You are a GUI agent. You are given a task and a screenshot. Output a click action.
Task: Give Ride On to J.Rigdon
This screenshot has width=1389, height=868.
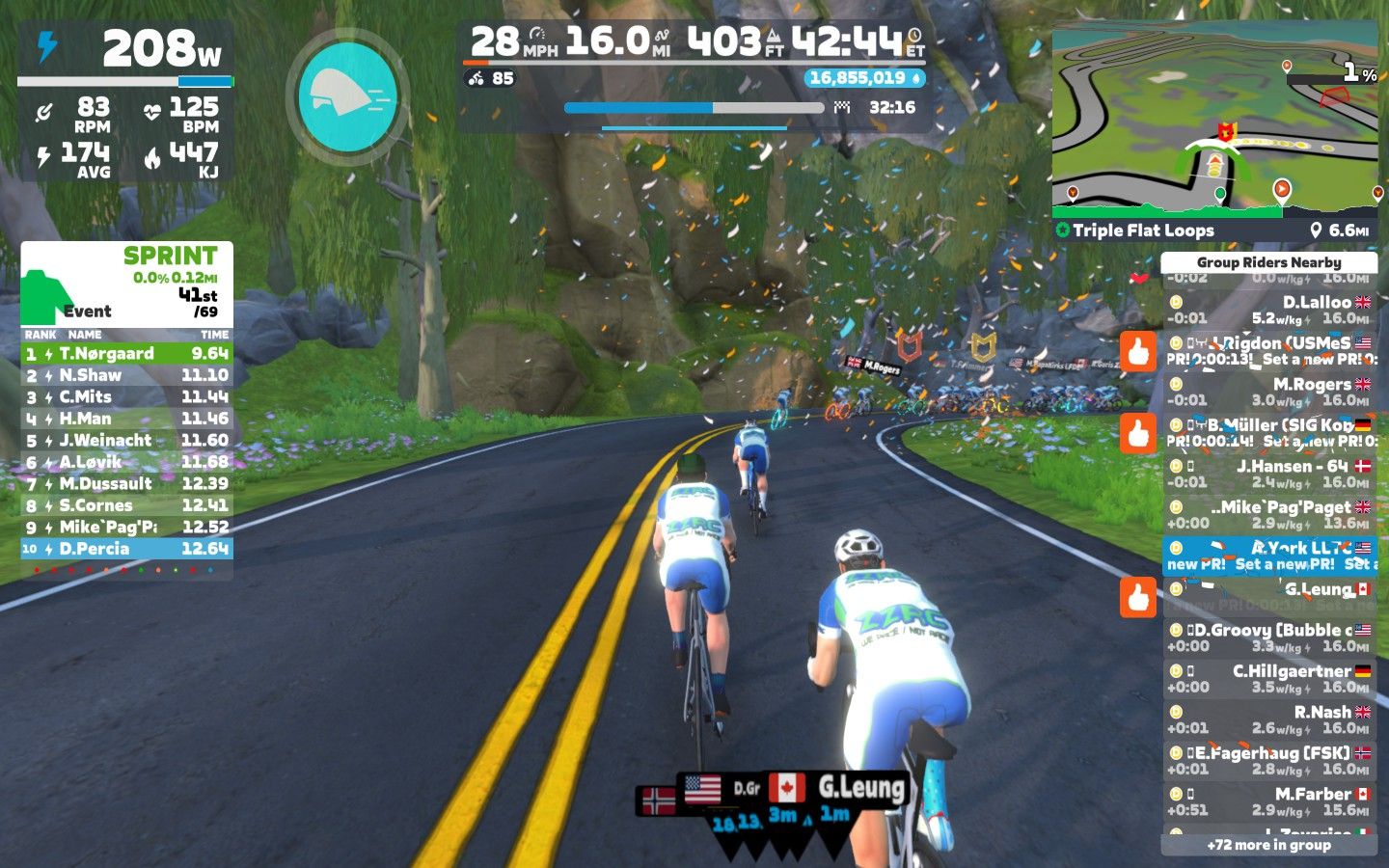(1138, 352)
